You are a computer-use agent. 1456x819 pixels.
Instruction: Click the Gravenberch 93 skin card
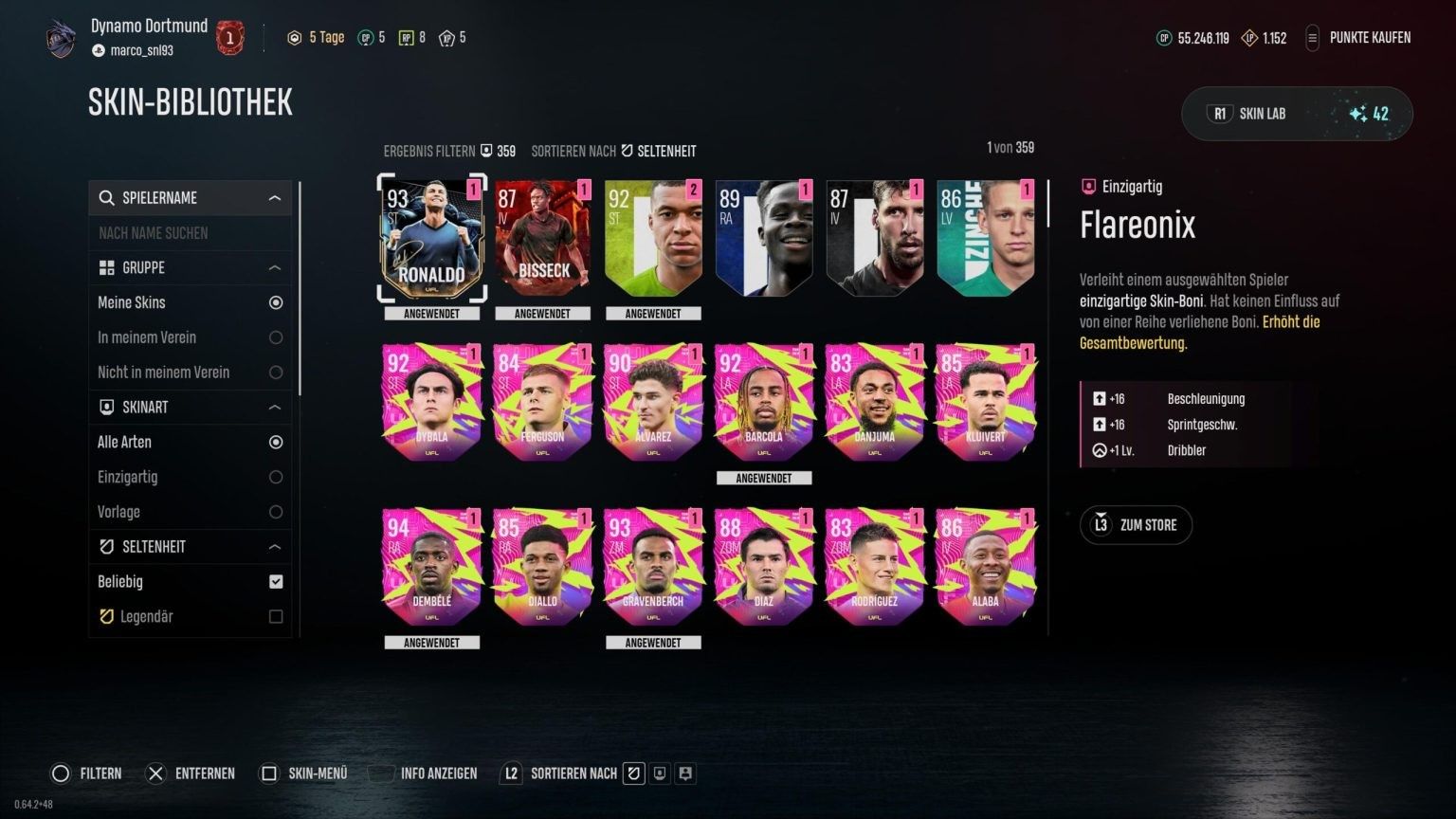click(x=653, y=567)
